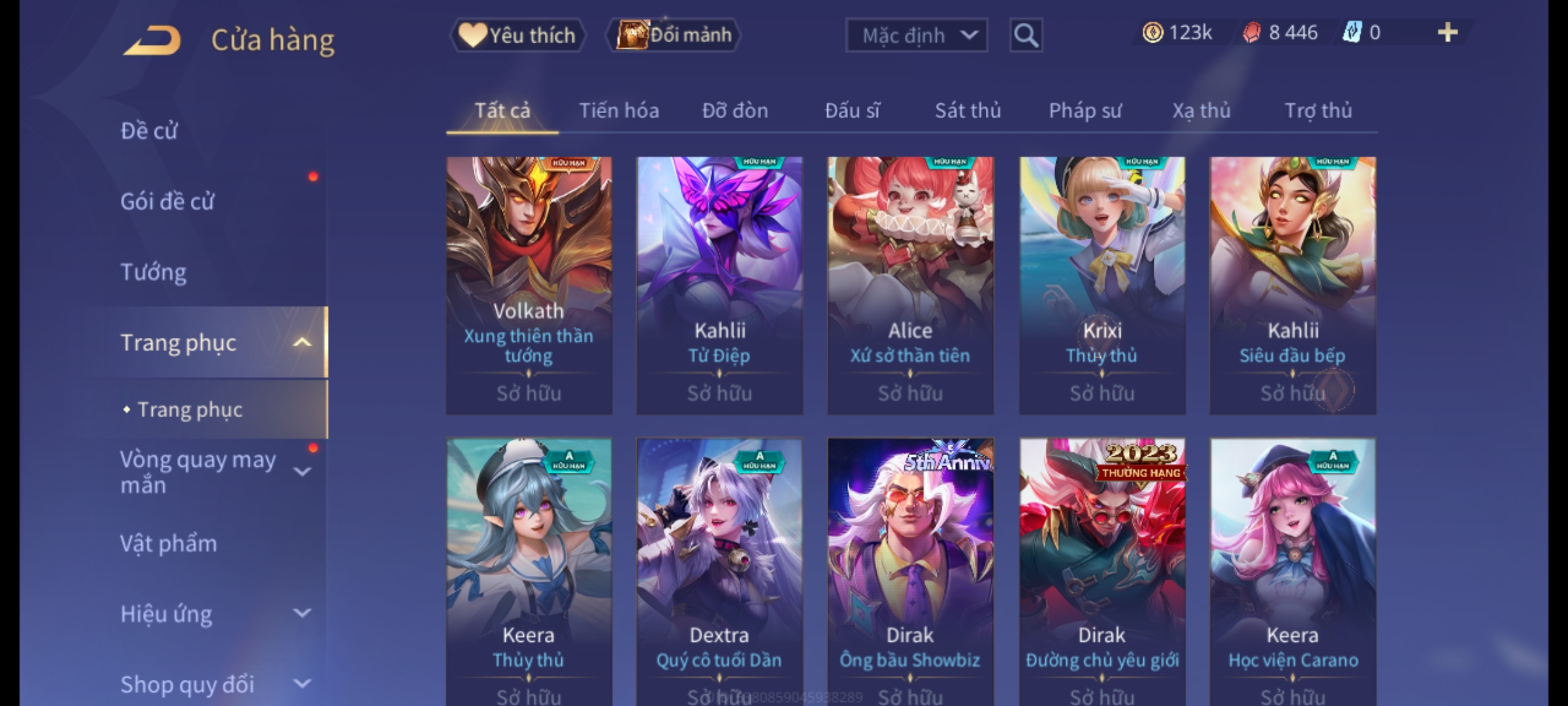Screen dimensions: 1568x706
Task: Add currency with the plus button
Action: coord(1448,33)
